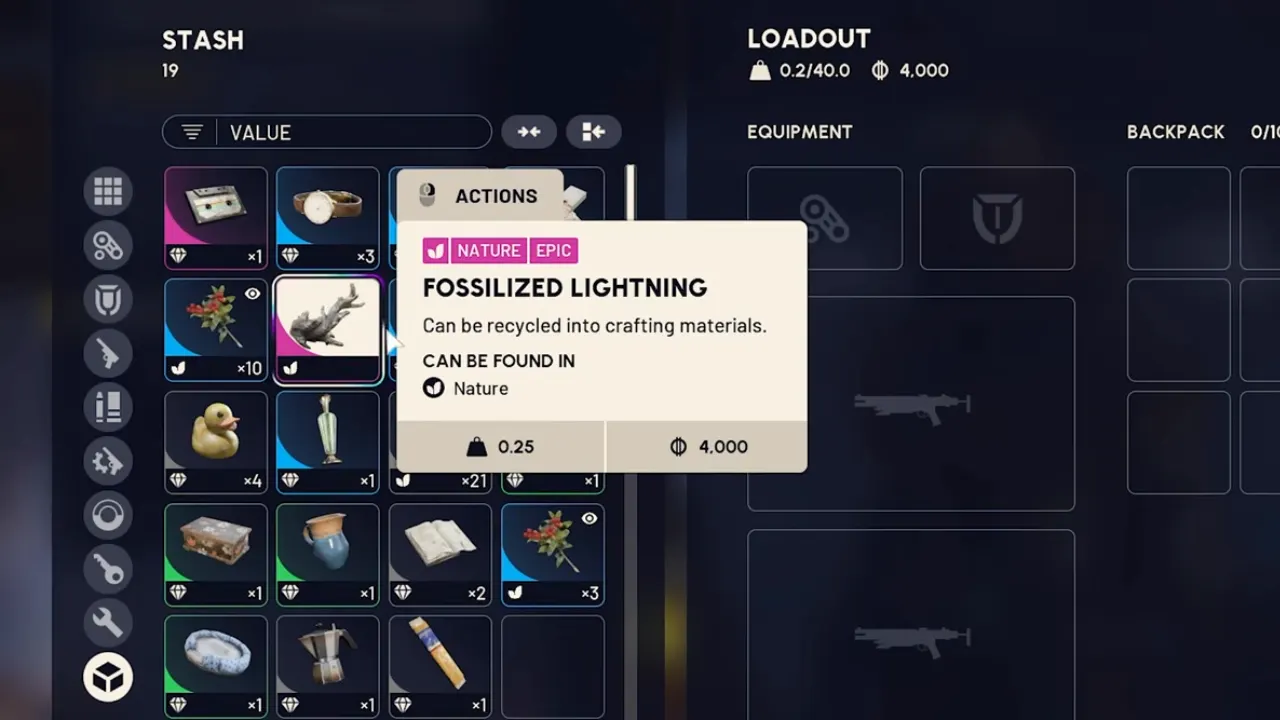Select the cube recyclables filter icon
The image size is (1280, 720).
(x=108, y=676)
